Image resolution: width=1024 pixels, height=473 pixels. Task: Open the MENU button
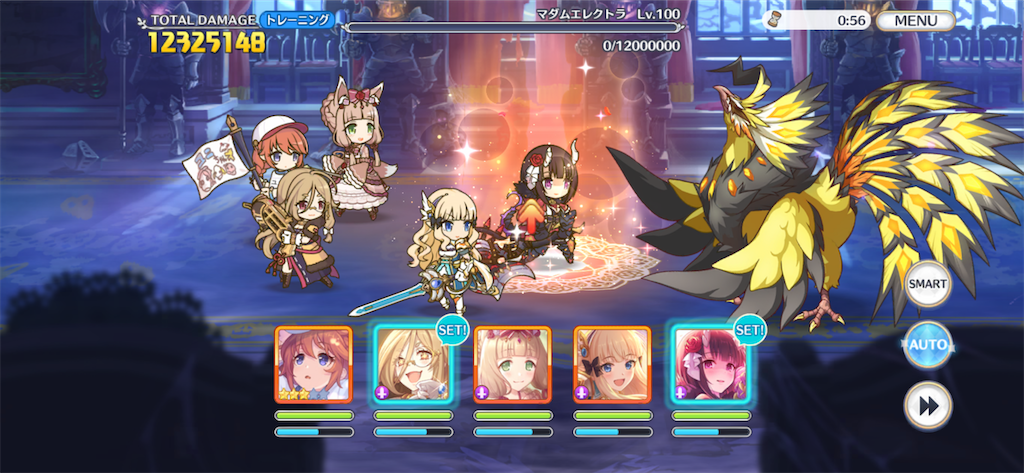pos(915,20)
